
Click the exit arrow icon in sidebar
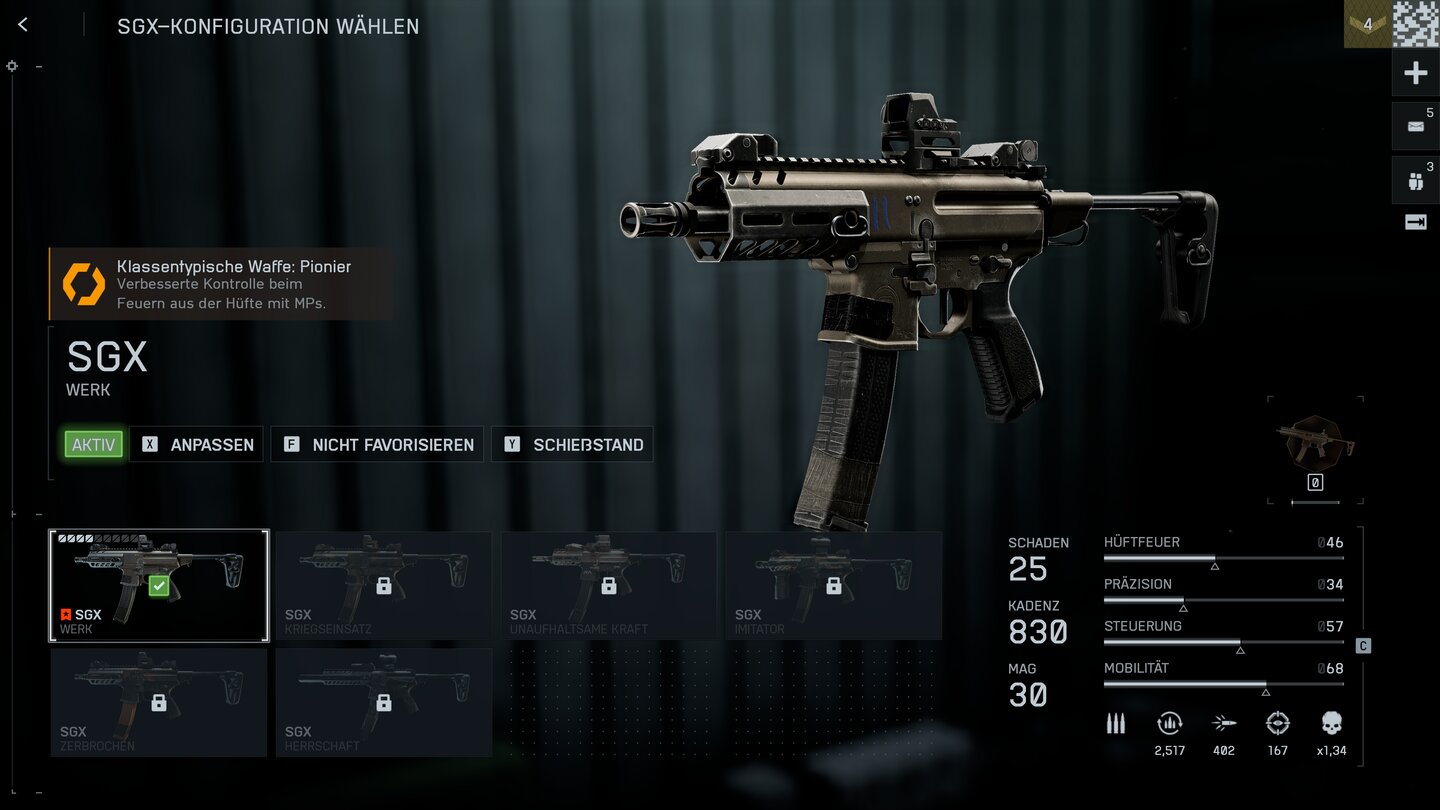[x=1415, y=223]
